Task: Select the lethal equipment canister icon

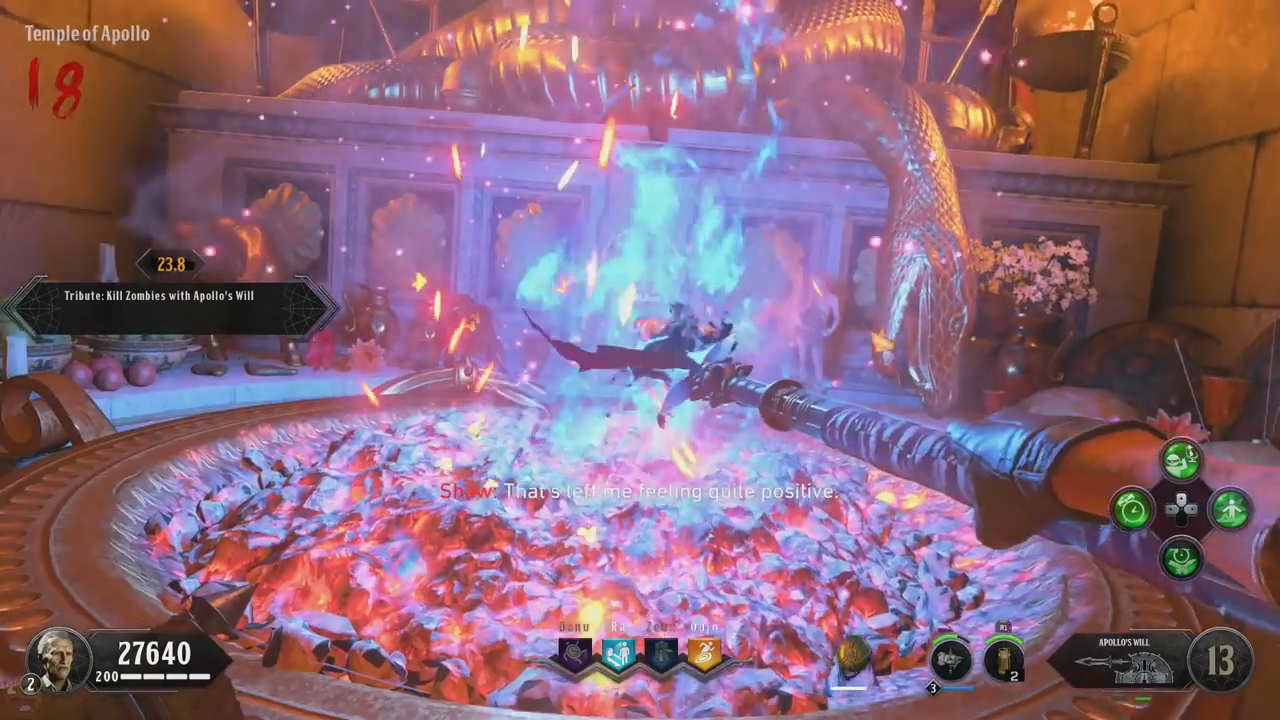Action: (1003, 660)
